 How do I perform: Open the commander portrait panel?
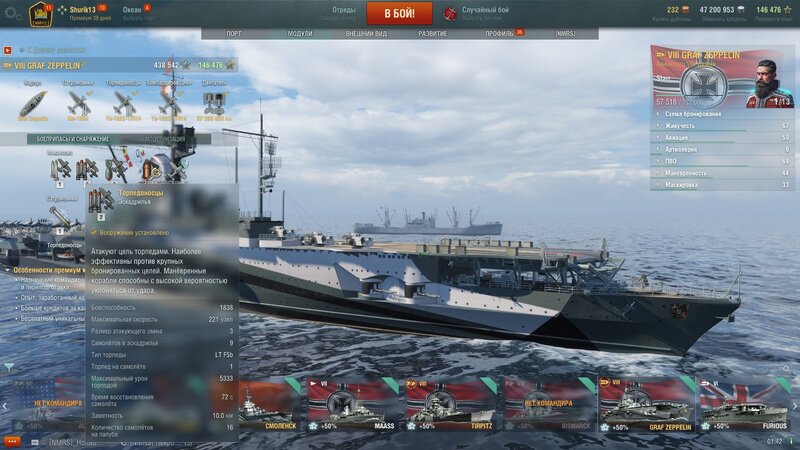(768, 78)
